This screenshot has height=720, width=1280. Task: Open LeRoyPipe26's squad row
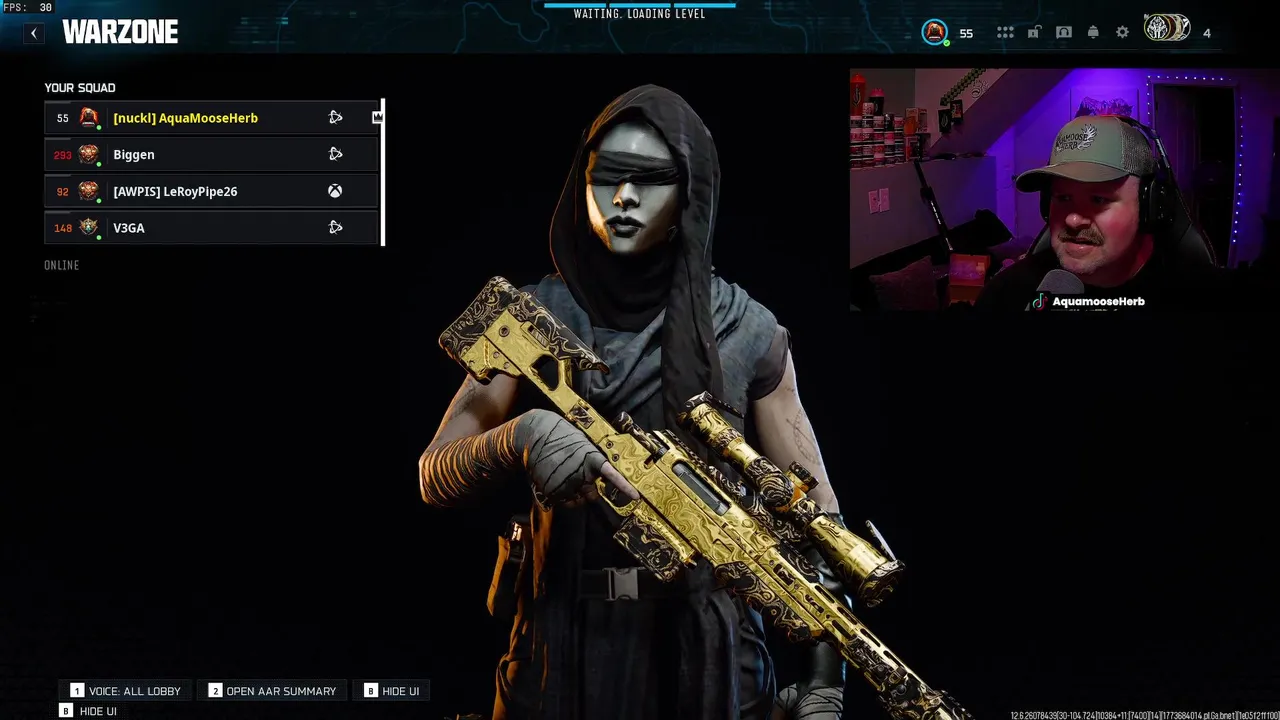[175, 192]
